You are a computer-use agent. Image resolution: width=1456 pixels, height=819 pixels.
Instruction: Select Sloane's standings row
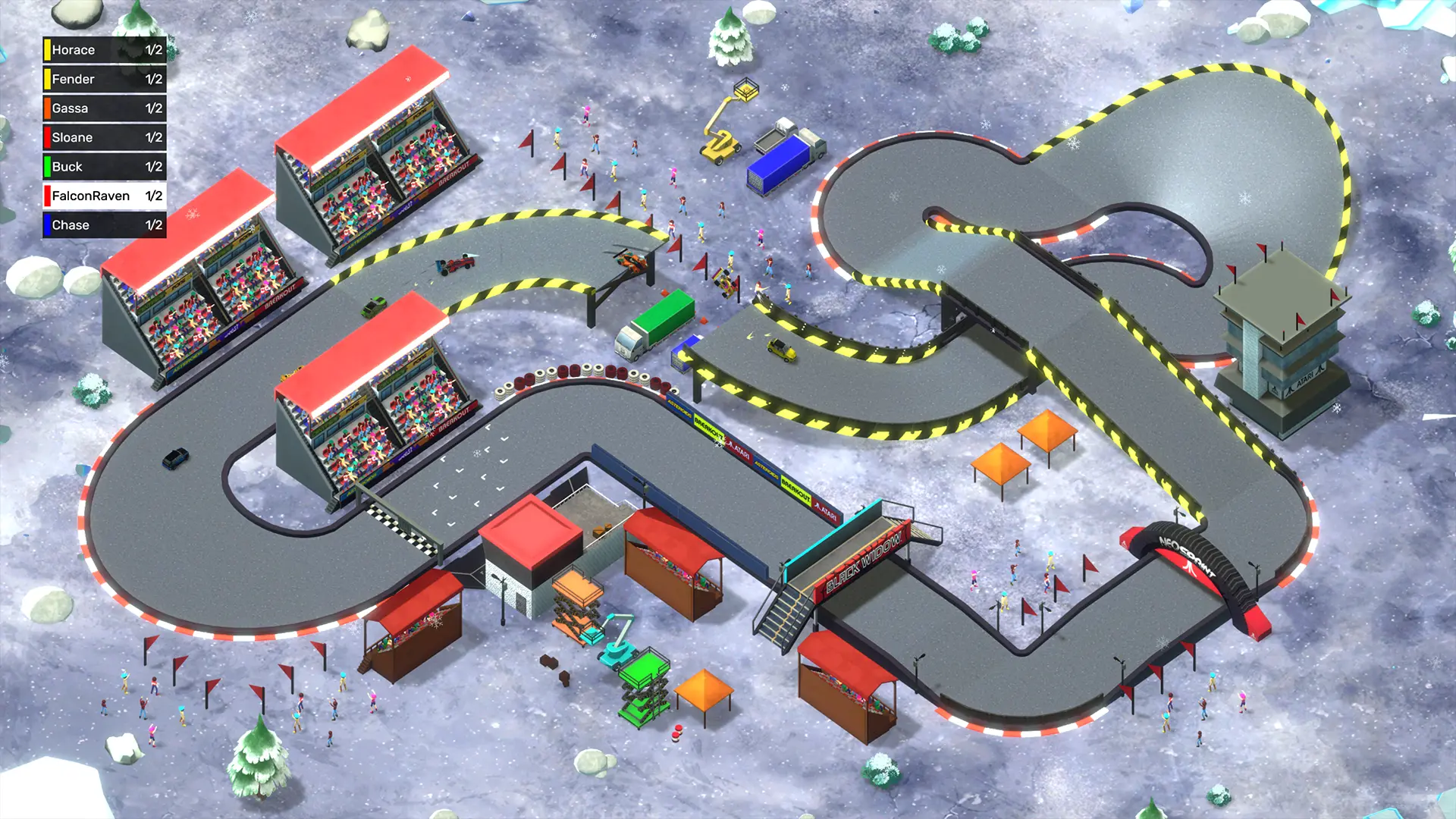(x=105, y=137)
